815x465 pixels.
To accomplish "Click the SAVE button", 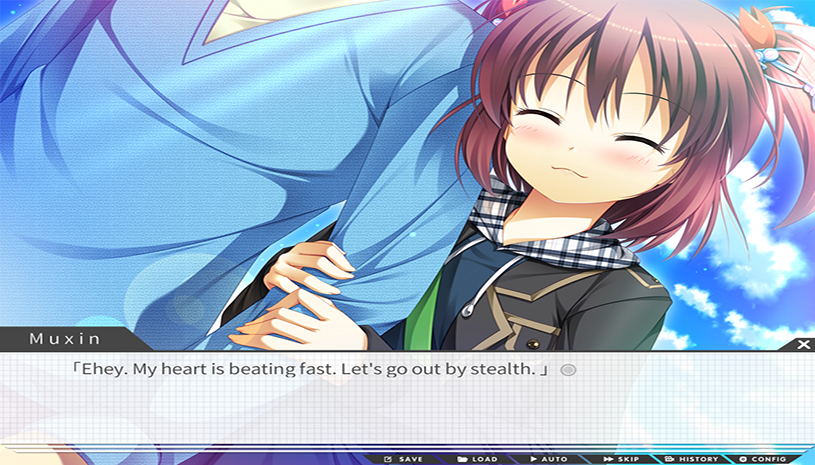I will tap(404, 459).
